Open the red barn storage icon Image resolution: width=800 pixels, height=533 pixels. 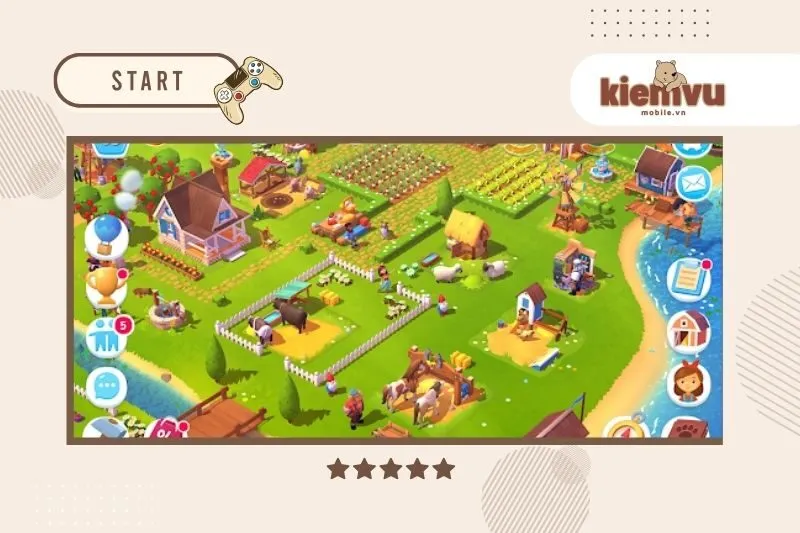(688, 330)
